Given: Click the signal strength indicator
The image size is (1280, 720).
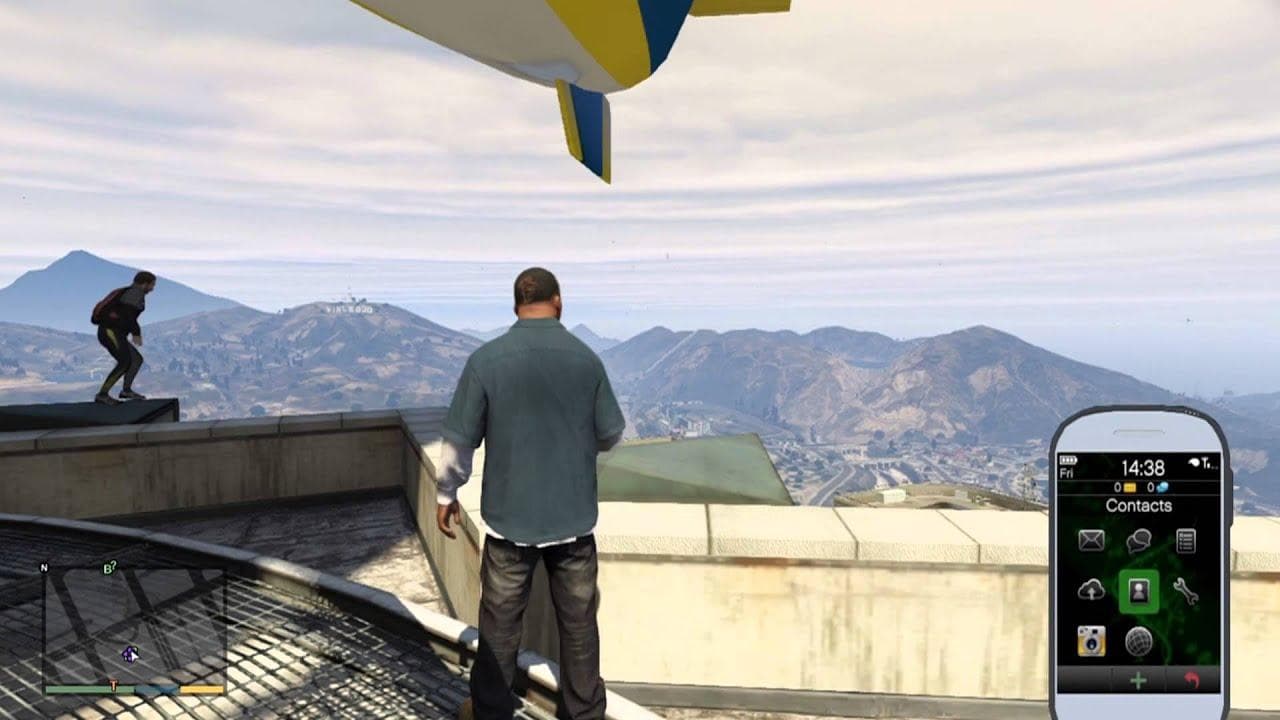Looking at the screenshot, I should coord(1206,462).
